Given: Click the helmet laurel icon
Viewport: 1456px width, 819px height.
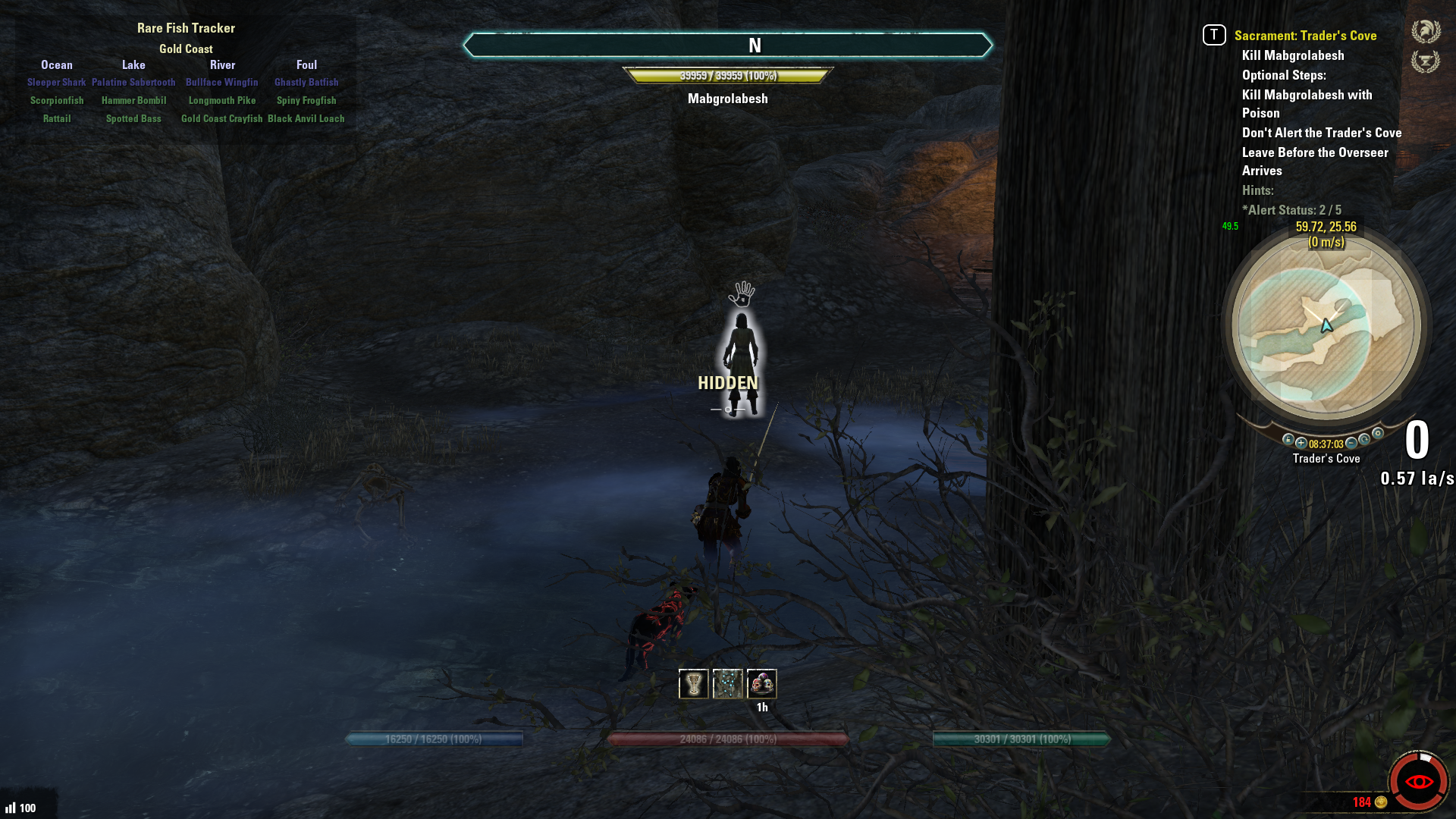Looking at the screenshot, I should pos(1426,31).
